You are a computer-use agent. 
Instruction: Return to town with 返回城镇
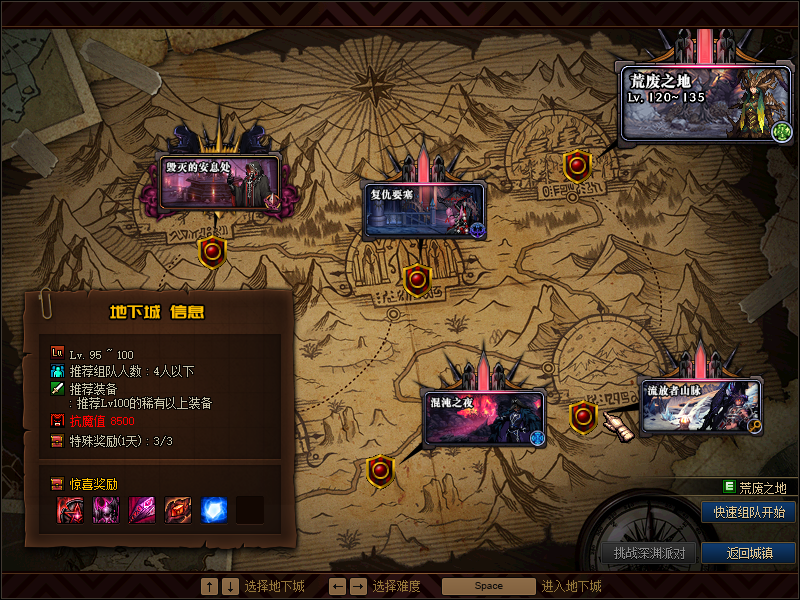[749, 553]
